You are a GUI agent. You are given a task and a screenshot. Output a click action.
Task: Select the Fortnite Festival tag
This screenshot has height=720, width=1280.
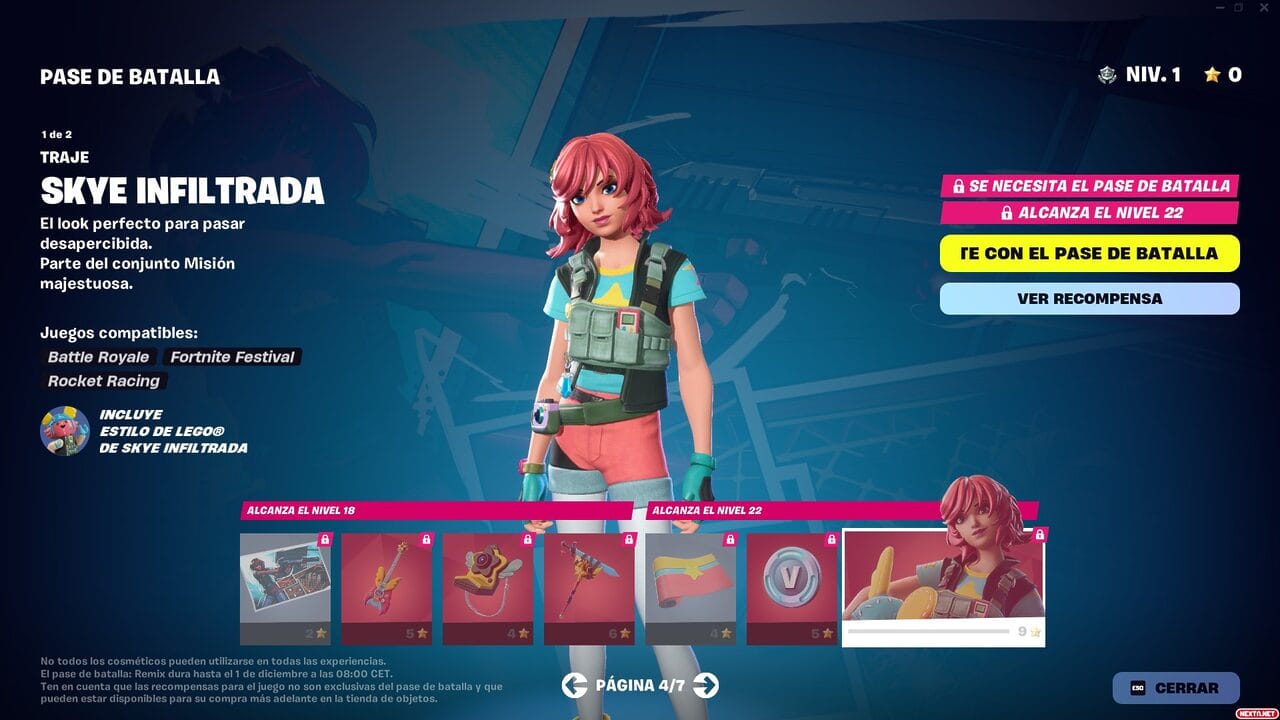(x=232, y=357)
